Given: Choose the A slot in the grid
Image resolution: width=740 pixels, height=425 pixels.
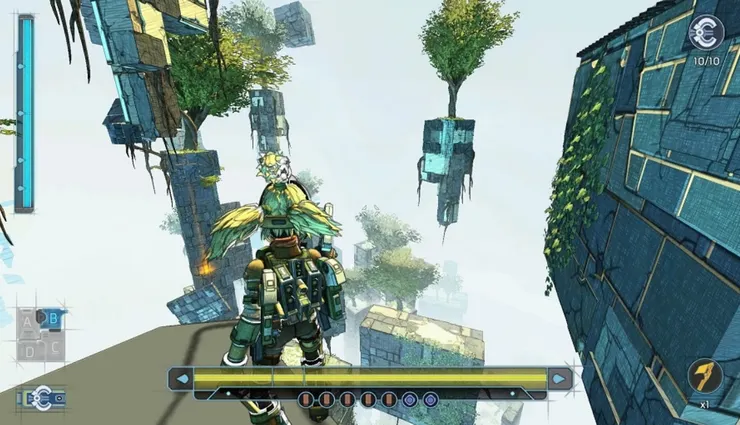Looking at the screenshot, I should click(28, 322).
